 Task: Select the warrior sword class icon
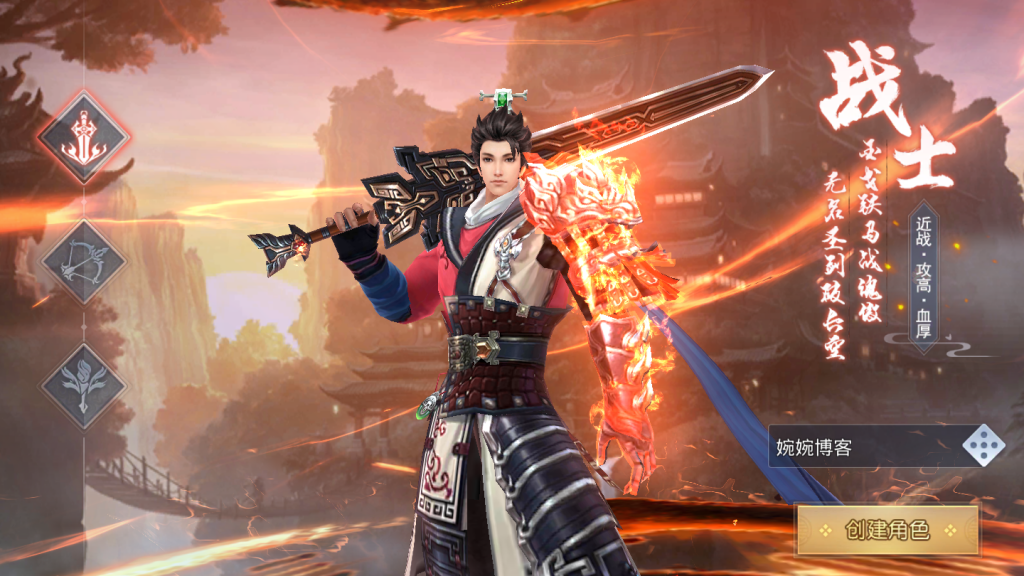pyautogui.click(x=84, y=137)
